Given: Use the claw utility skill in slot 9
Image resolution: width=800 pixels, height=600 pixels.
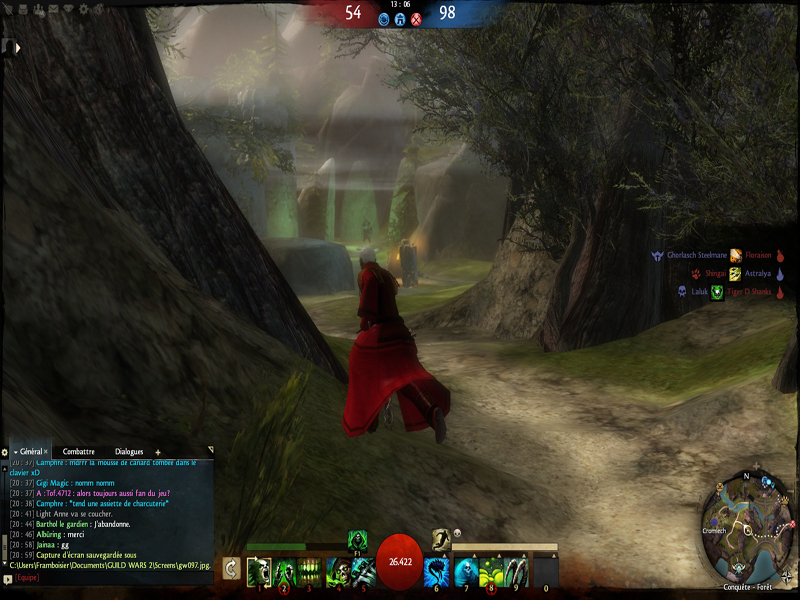Looking at the screenshot, I should tap(517, 571).
